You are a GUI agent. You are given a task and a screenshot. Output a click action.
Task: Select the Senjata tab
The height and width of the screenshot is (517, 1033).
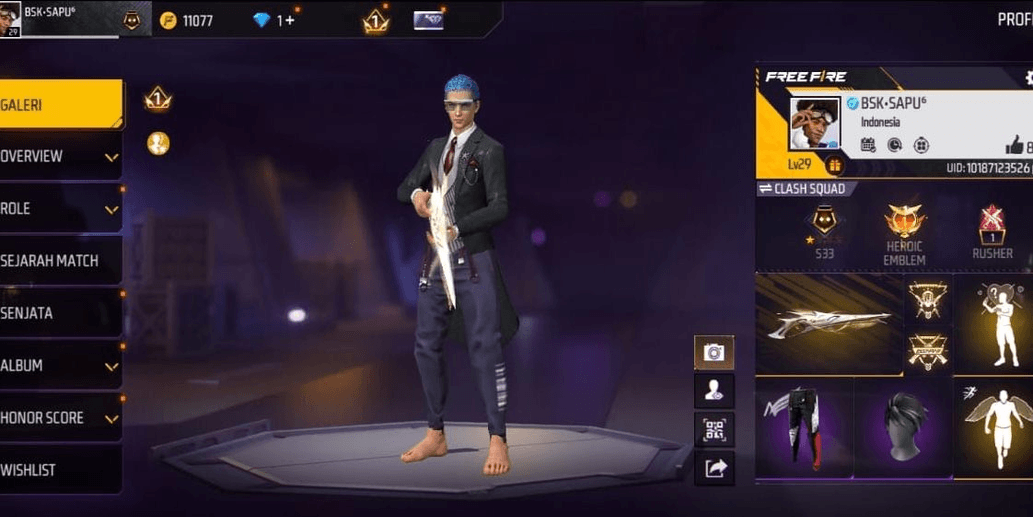(58, 313)
